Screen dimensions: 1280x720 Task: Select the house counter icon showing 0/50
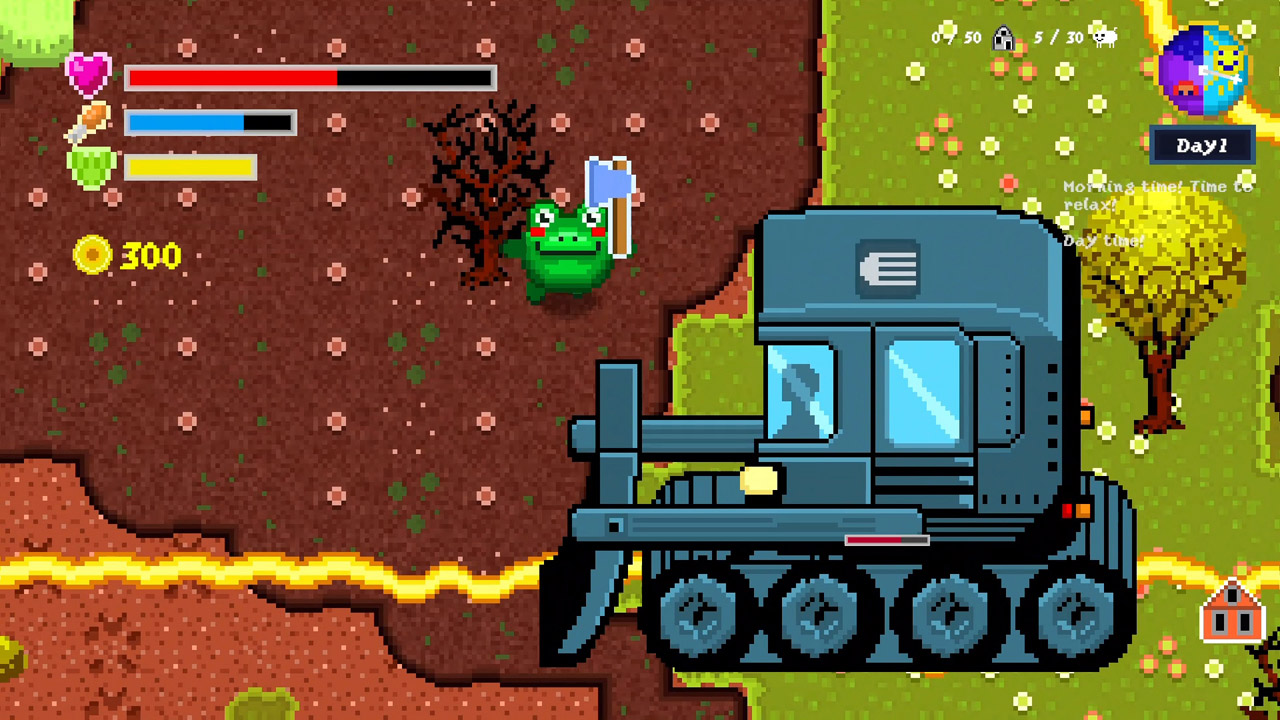click(1001, 37)
